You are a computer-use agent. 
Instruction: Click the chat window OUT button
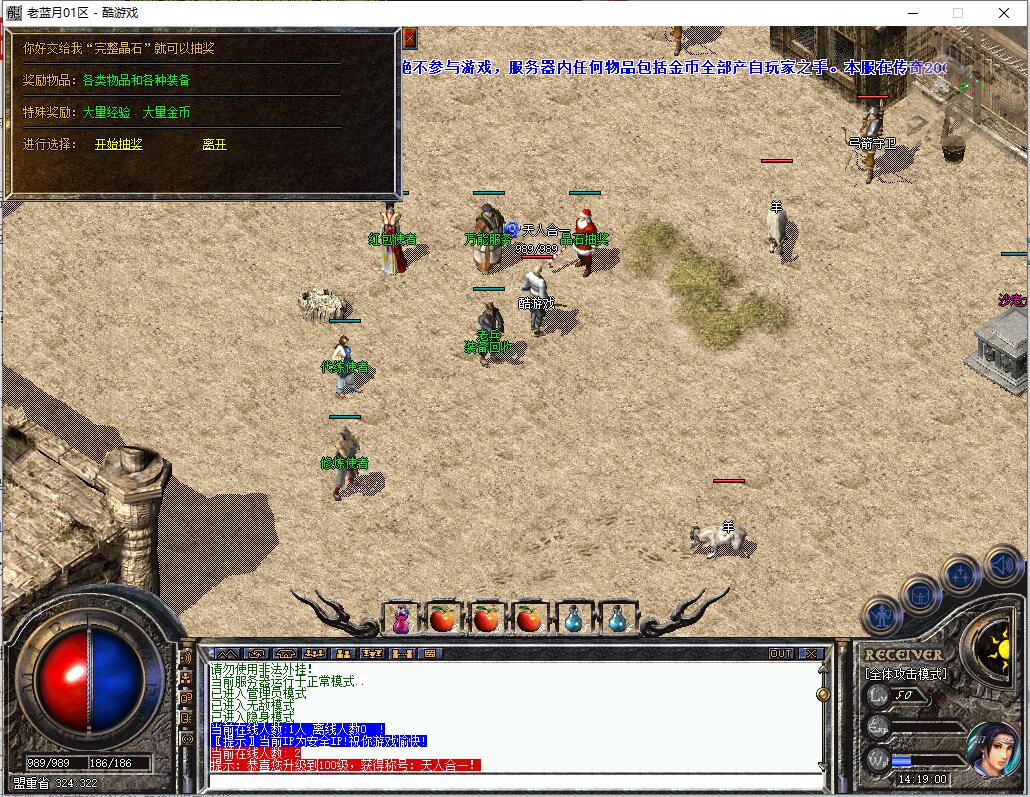coord(781,654)
